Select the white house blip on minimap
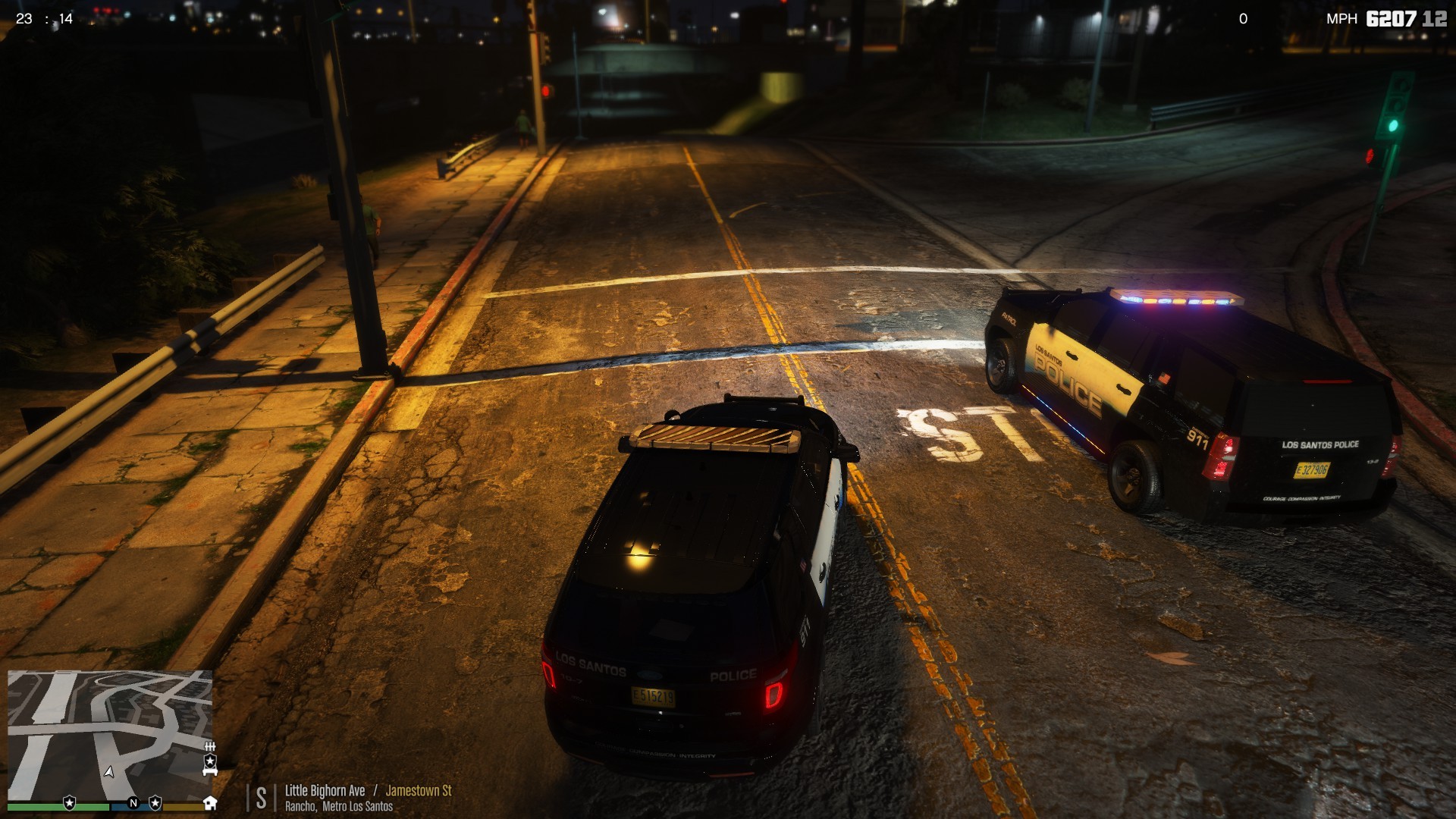This screenshot has width=1456, height=819. pyautogui.click(x=210, y=802)
